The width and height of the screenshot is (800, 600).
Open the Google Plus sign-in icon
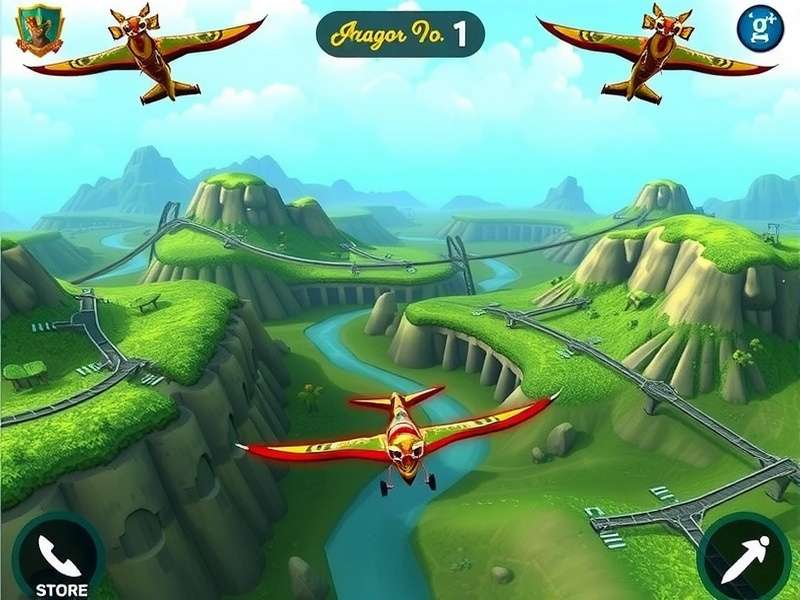tap(760, 29)
